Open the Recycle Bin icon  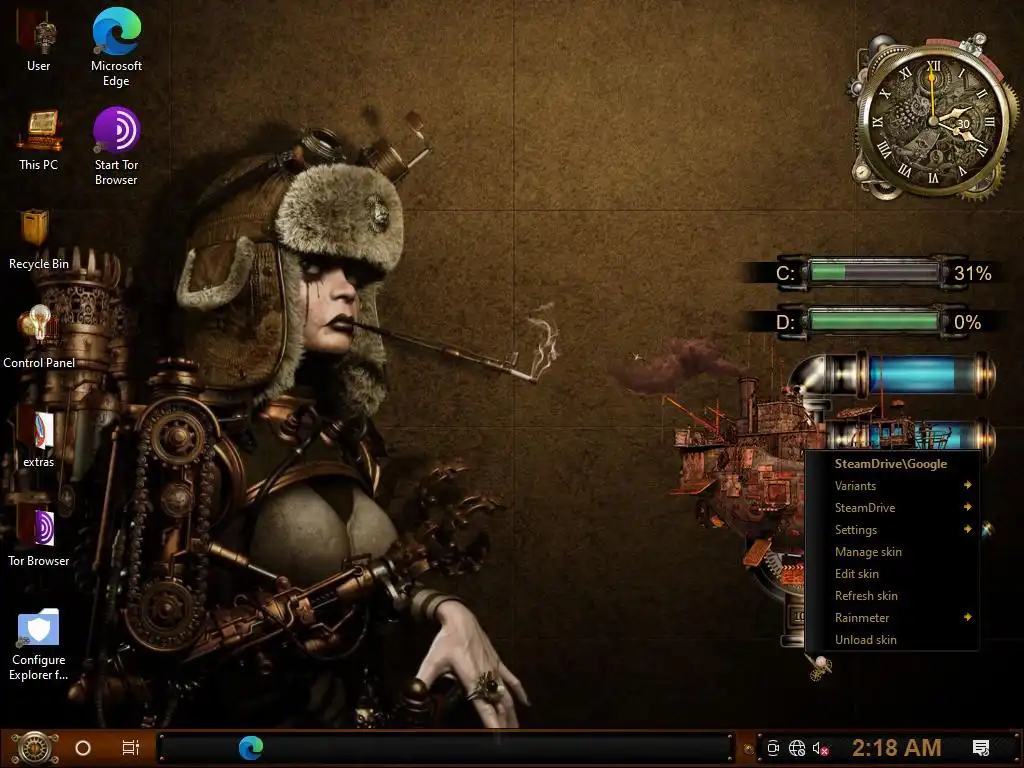coord(38,230)
